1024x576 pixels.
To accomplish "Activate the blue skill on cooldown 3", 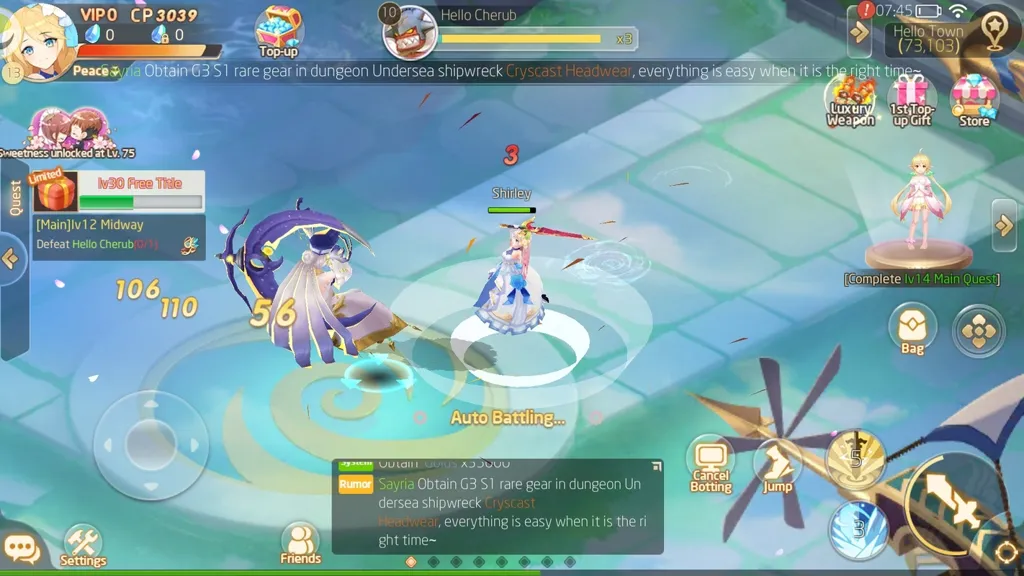I will coord(858,529).
